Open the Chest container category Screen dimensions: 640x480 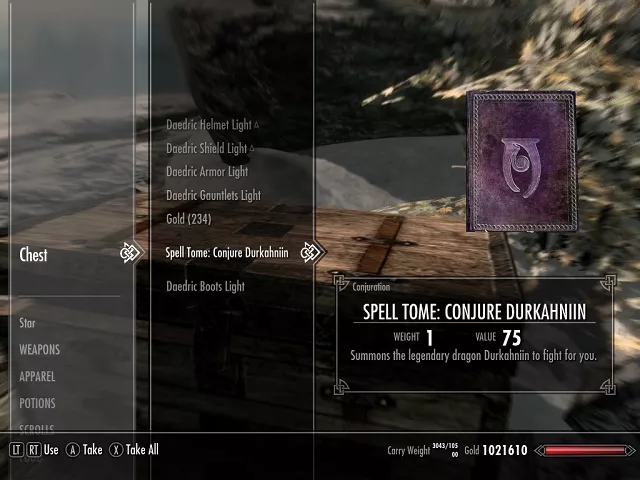34,255
